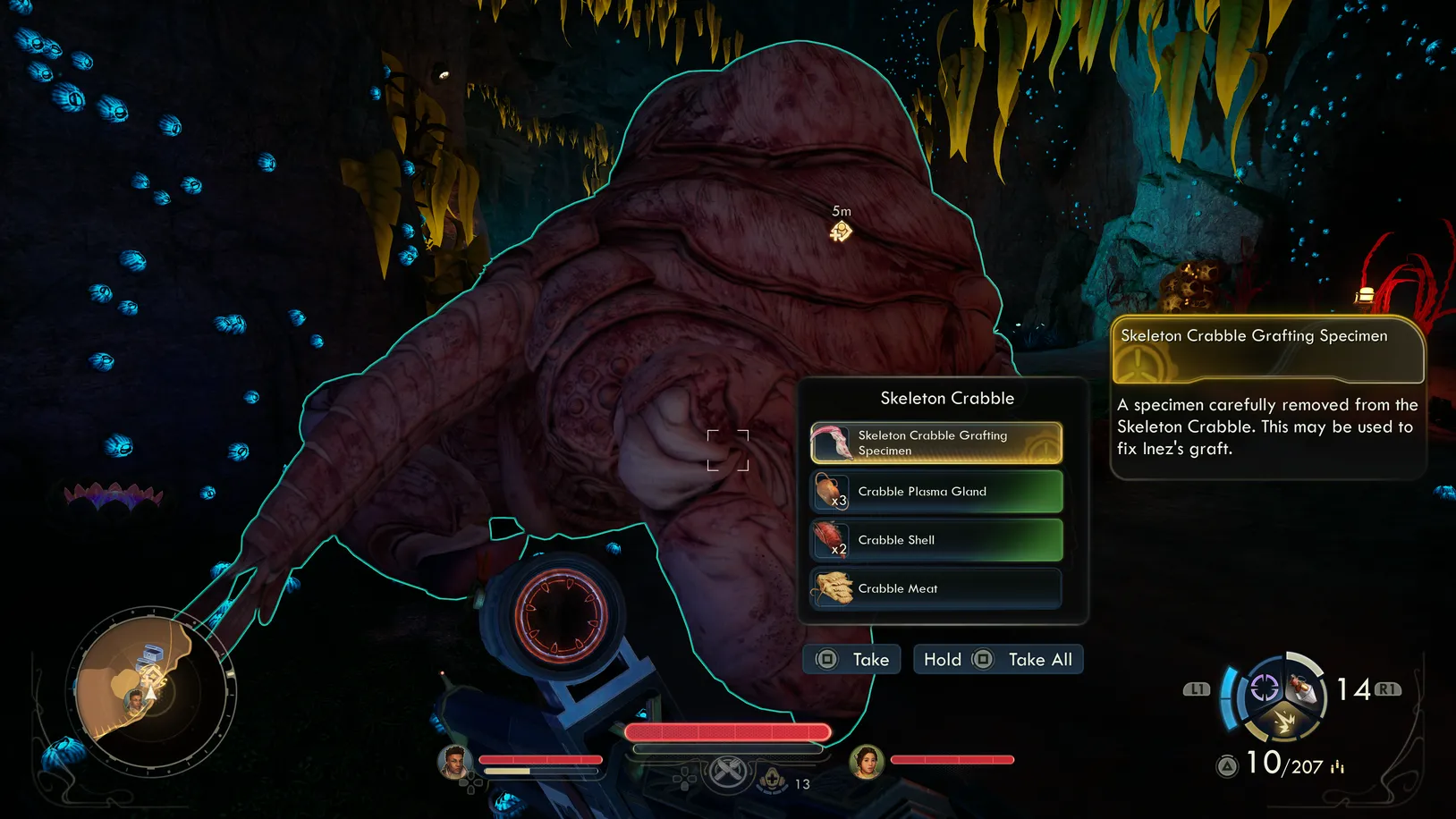
Task: Choose Crabble Plasma Gland loot item
Action: tap(935, 492)
